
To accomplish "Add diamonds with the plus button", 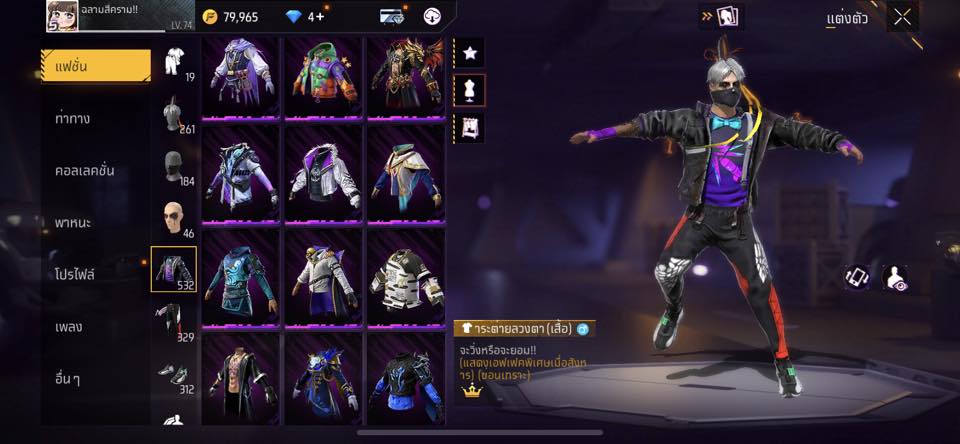I will pyautogui.click(x=319, y=17).
